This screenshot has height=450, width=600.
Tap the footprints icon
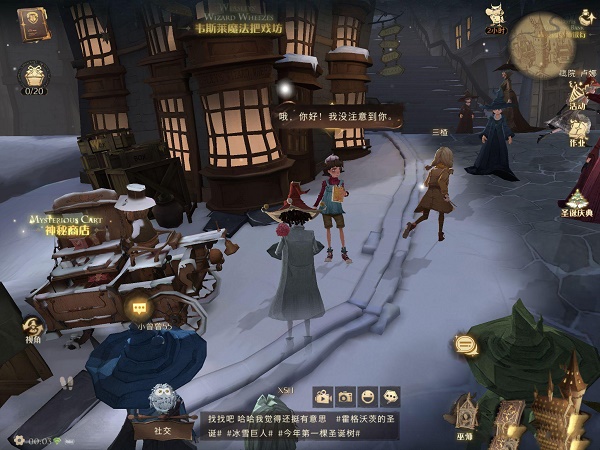coord(67,382)
